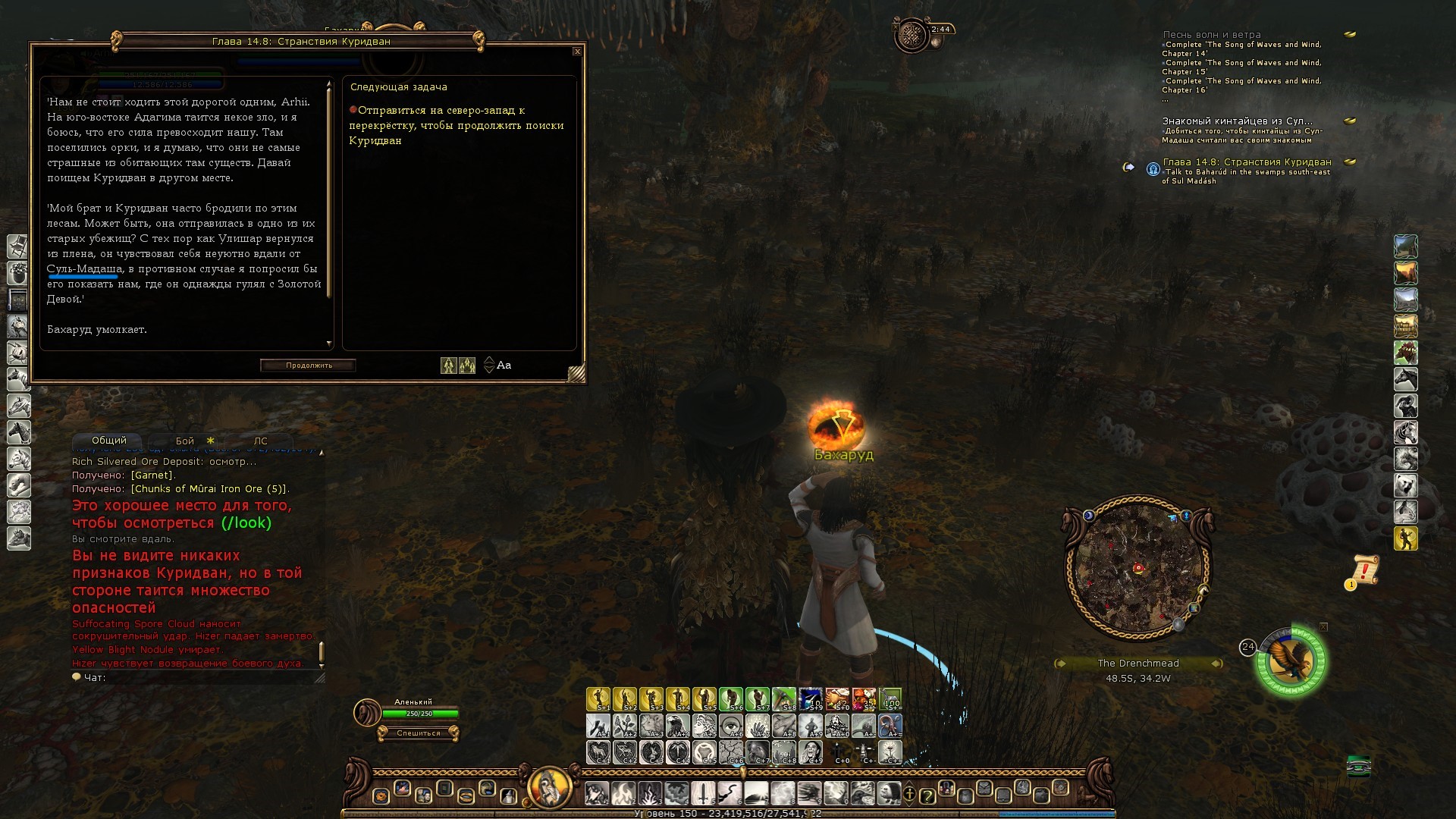This screenshot has width=1456, height=819.
Task: Open the scroll alert with exclamation mark
Action: coord(1364,570)
